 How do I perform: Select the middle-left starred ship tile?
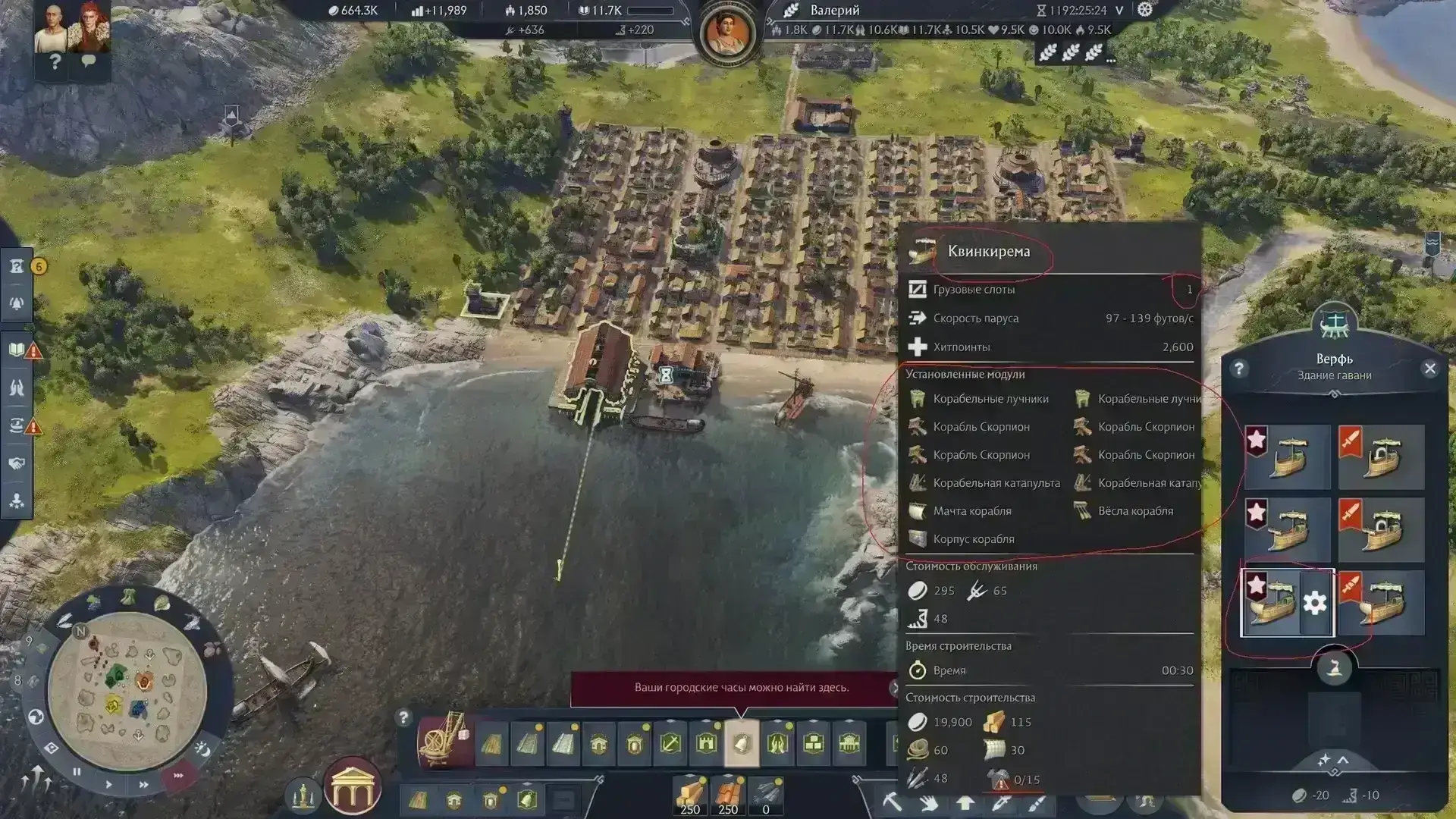1288,529
